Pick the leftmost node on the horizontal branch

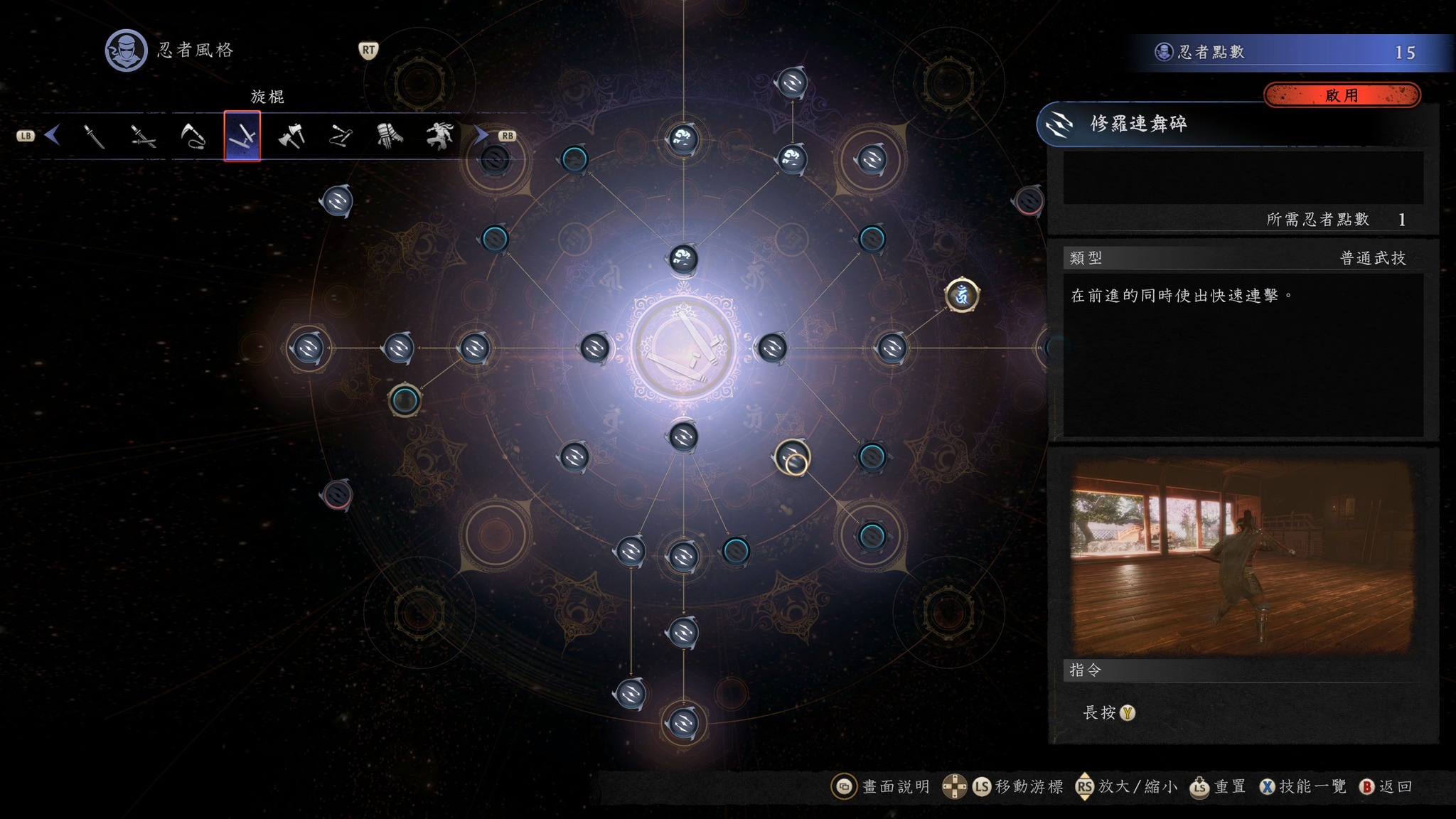tap(309, 348)
